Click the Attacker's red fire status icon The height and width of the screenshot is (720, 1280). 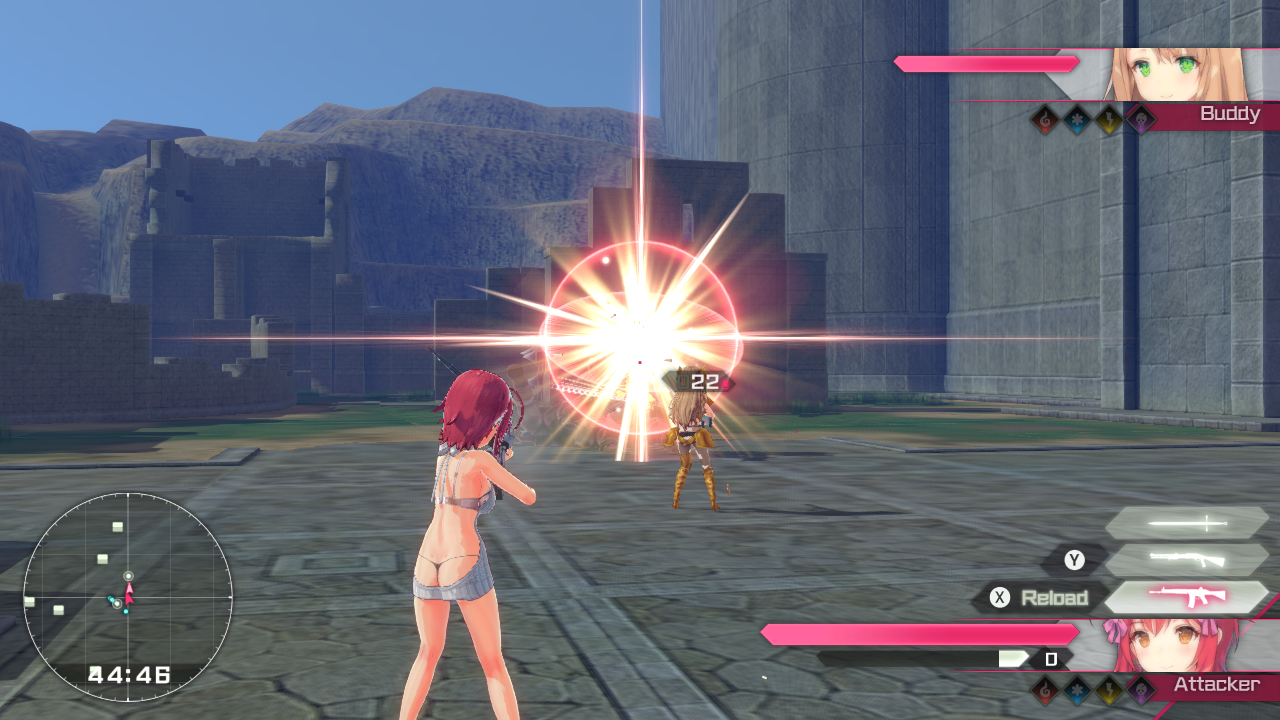1045,689
